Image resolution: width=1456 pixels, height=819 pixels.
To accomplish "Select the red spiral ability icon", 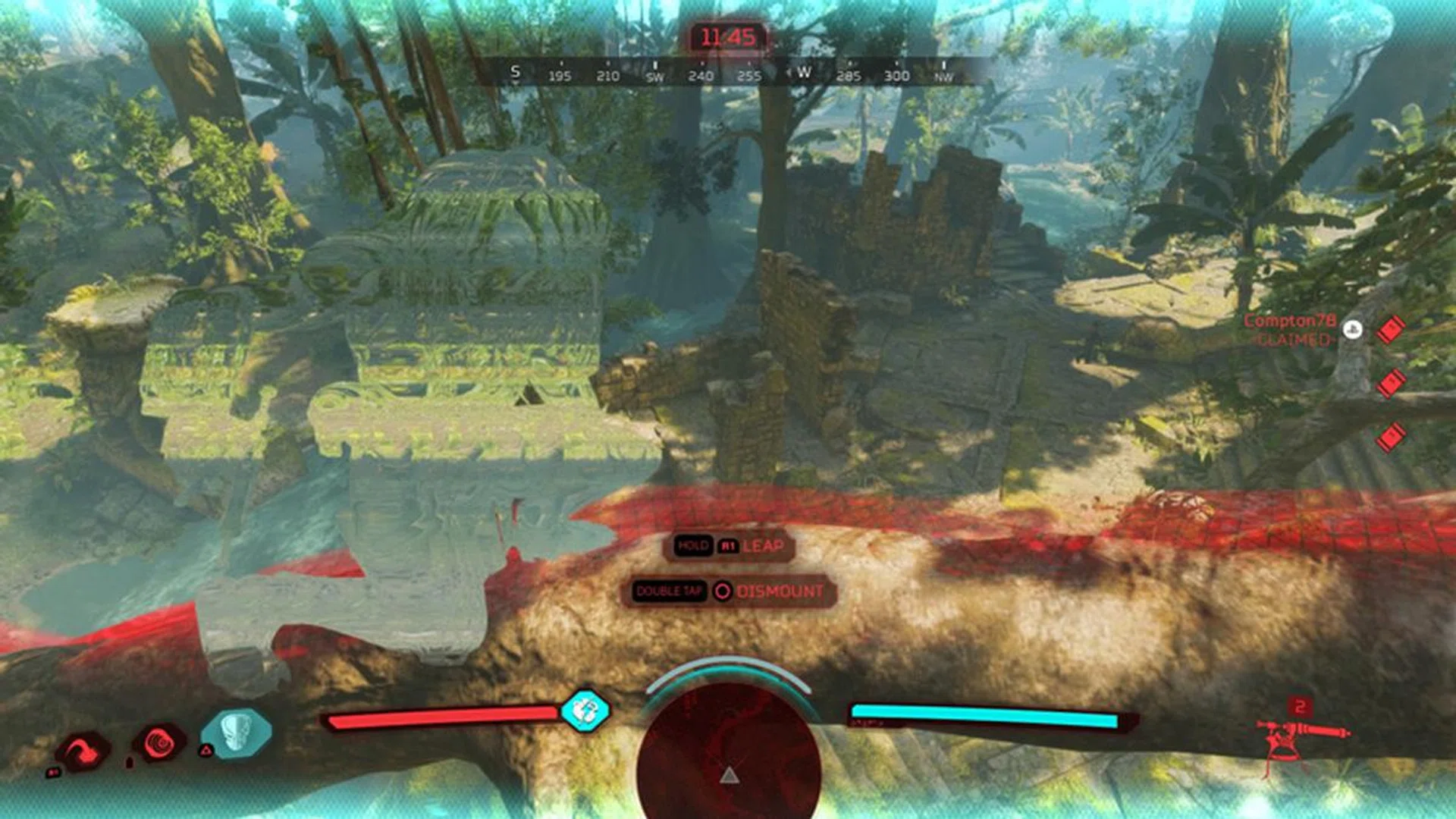I will (162, 740).
